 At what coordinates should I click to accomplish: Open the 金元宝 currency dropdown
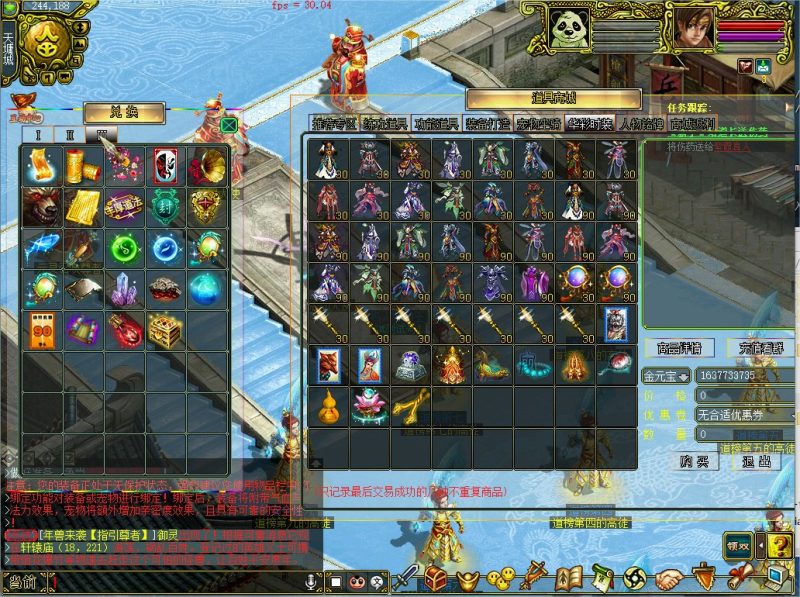coord(666,376)
